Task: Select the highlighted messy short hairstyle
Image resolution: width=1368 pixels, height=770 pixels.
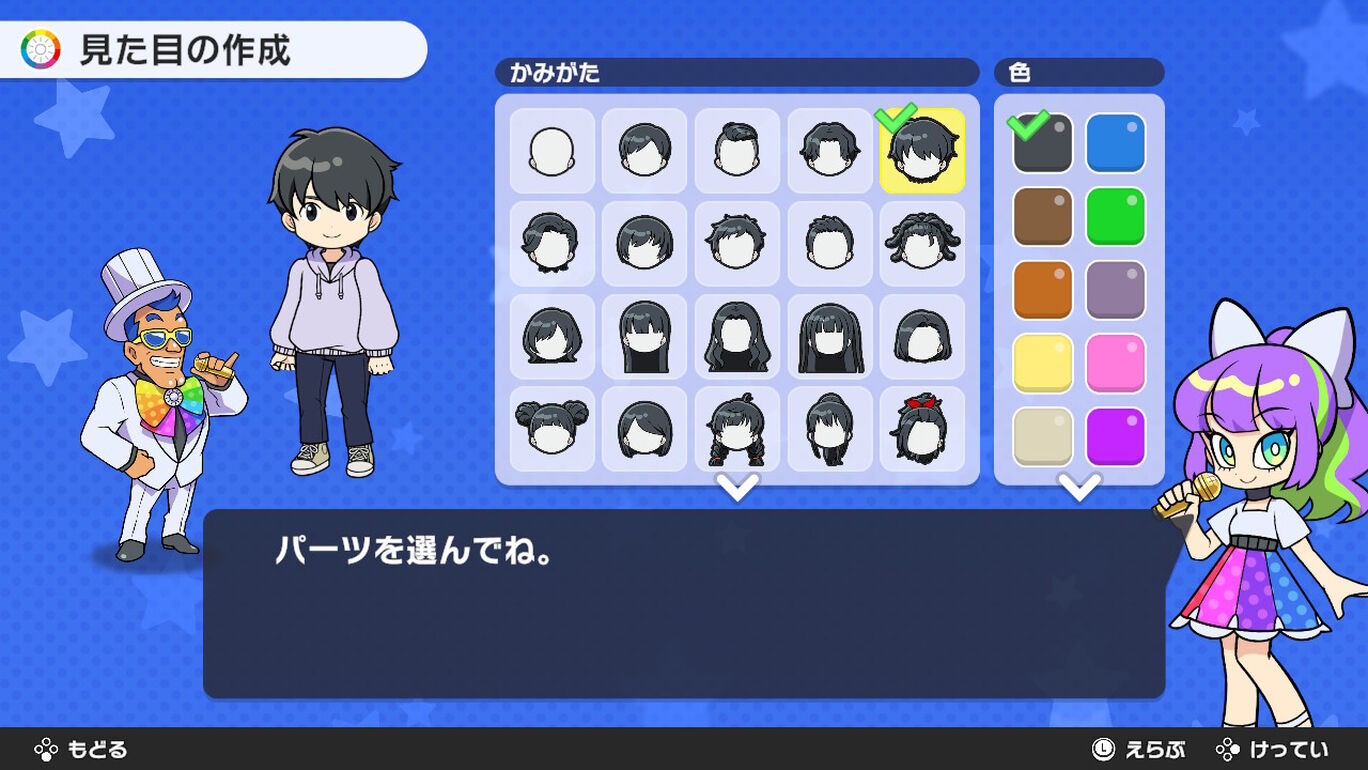Action: (x=922, y=152)
